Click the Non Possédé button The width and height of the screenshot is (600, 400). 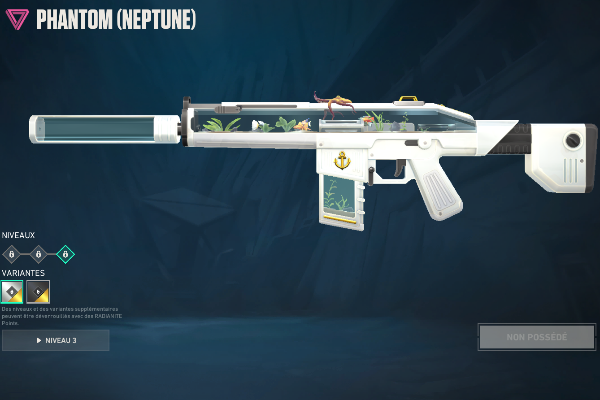click(537, 337)
